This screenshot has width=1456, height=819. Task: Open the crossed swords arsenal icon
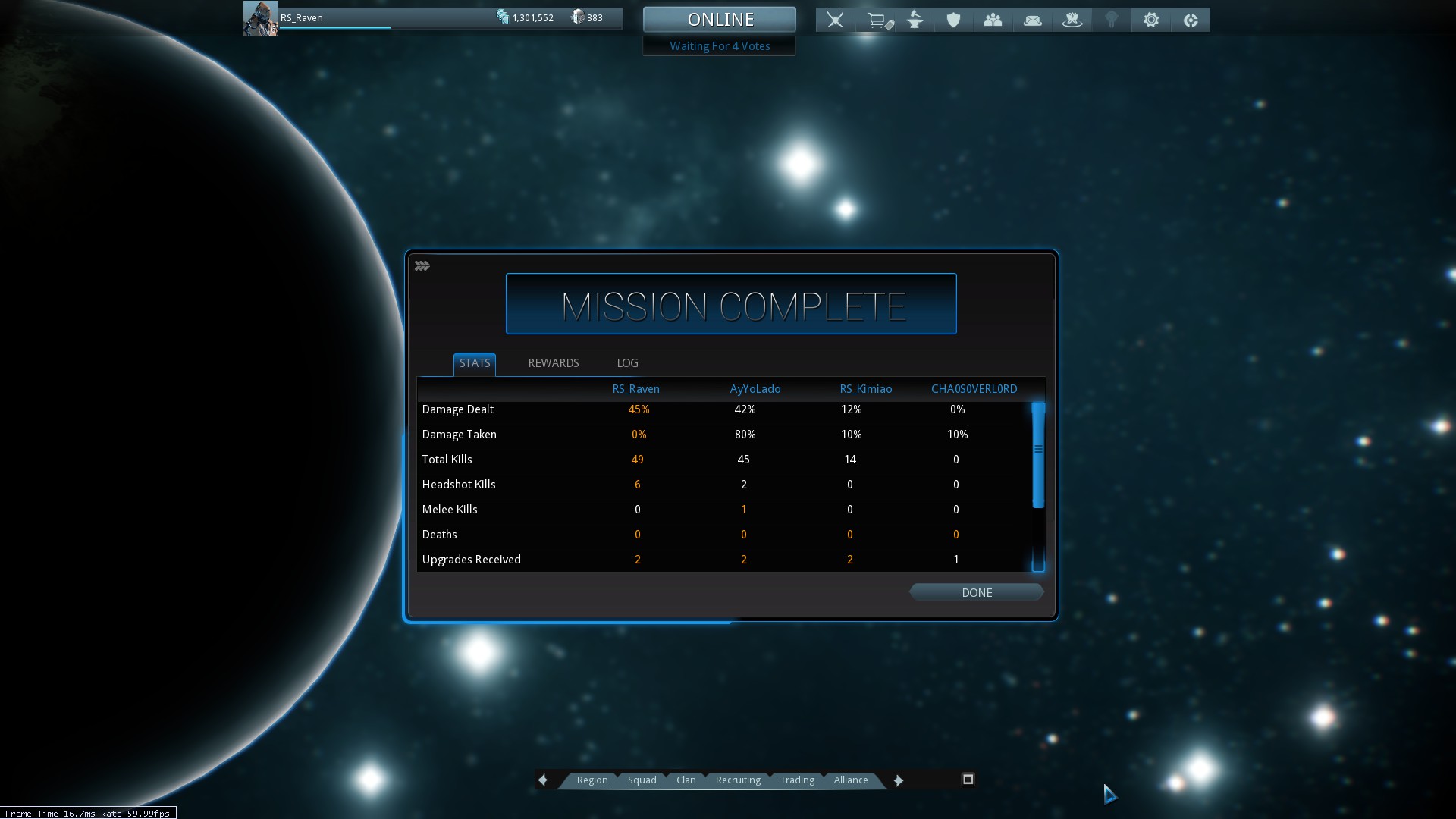(x=835, y=20)
